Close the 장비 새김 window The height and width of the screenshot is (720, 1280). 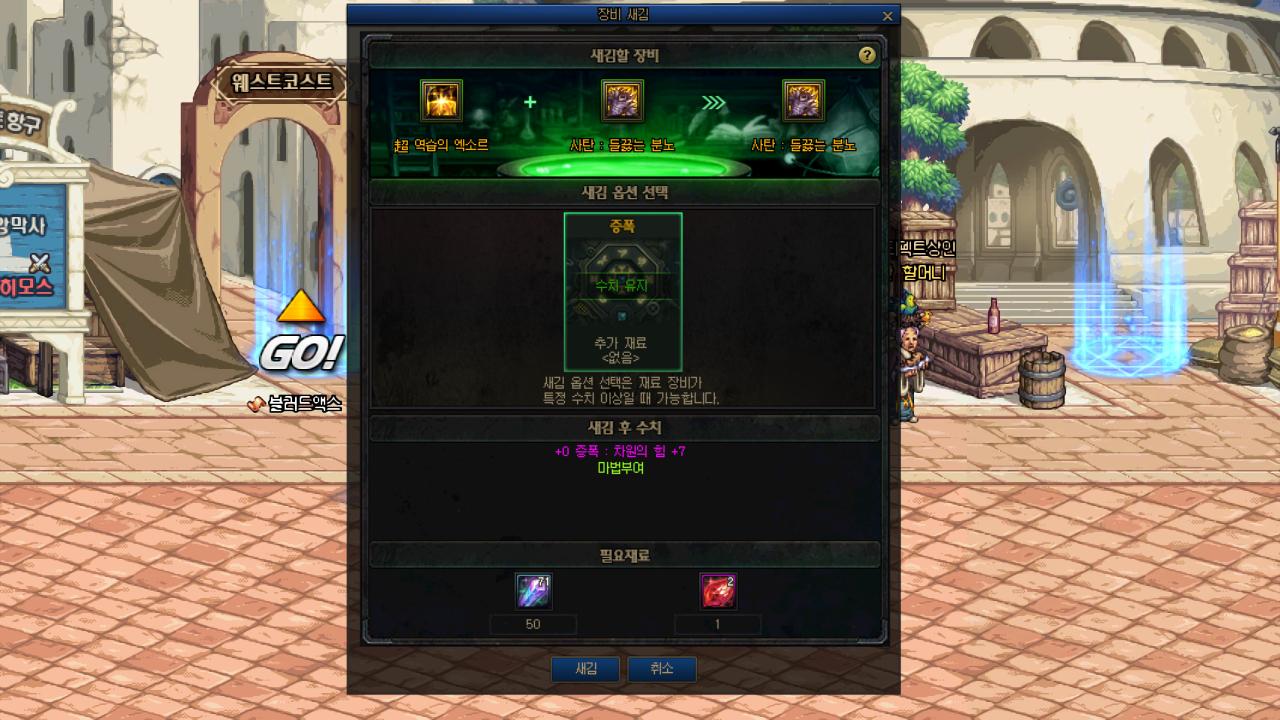[x=886, y=16]
